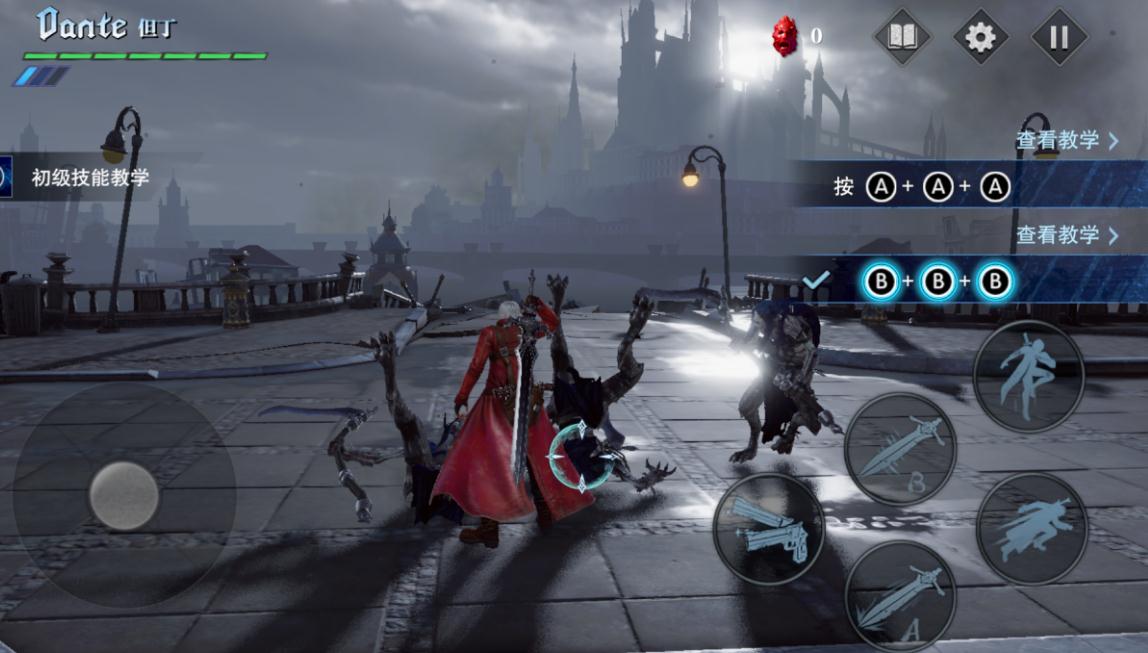Open the book guide icon
Viewport: 1148px width, 653px height.
[902, 38]
